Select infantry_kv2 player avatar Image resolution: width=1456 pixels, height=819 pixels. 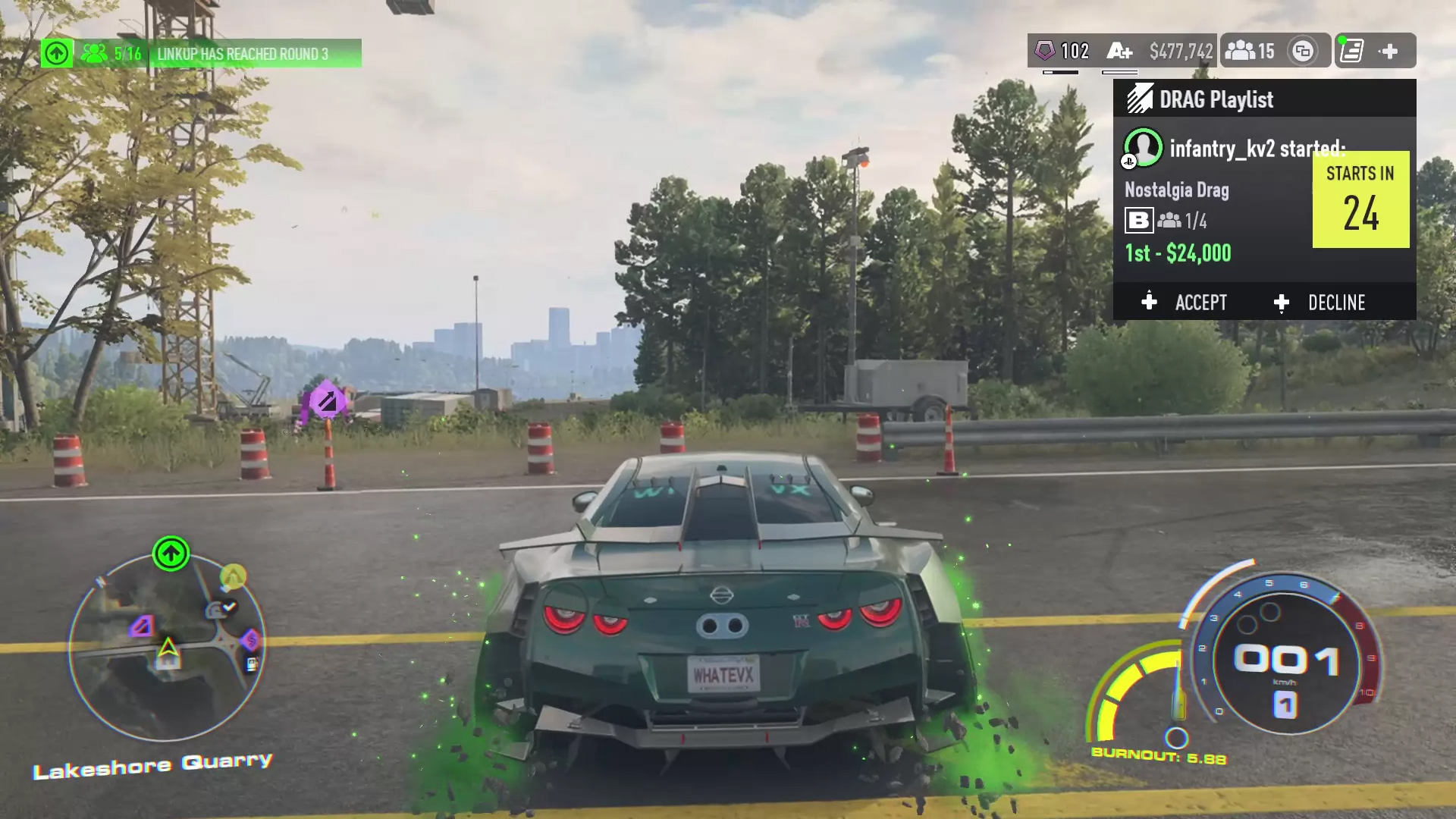tap(1143, 147)
